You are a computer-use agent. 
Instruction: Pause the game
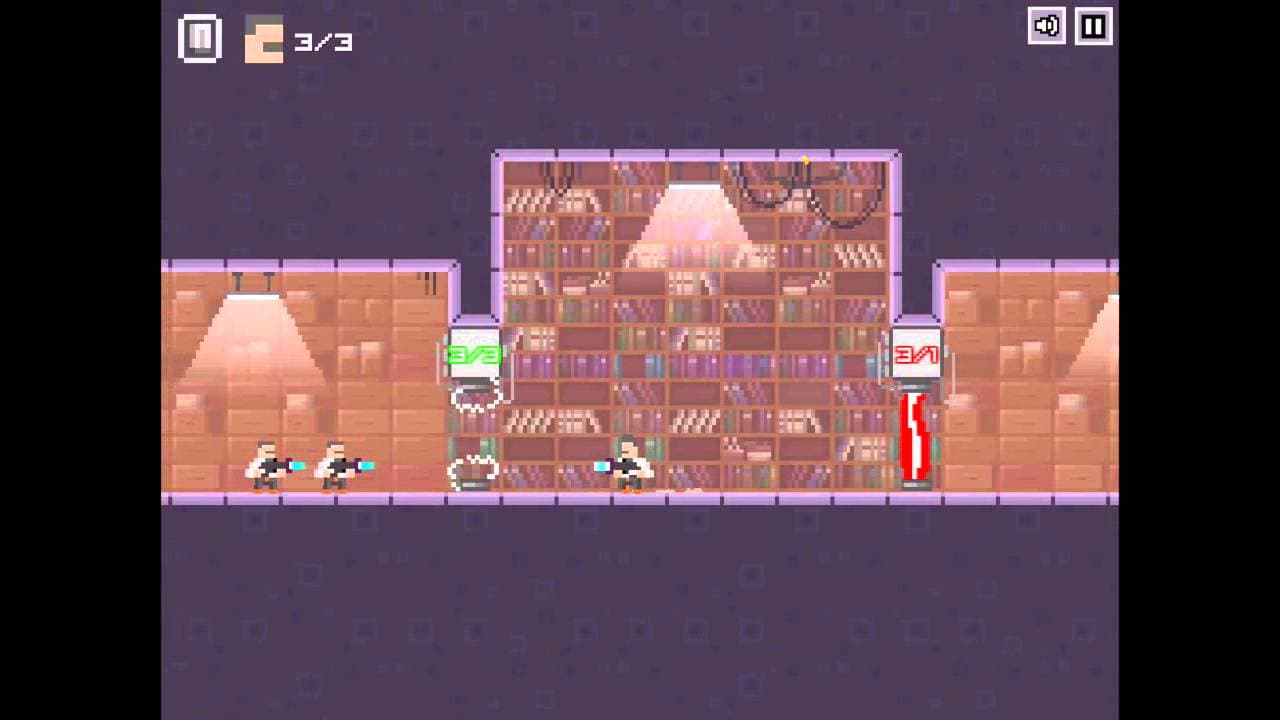[1091, 27]
